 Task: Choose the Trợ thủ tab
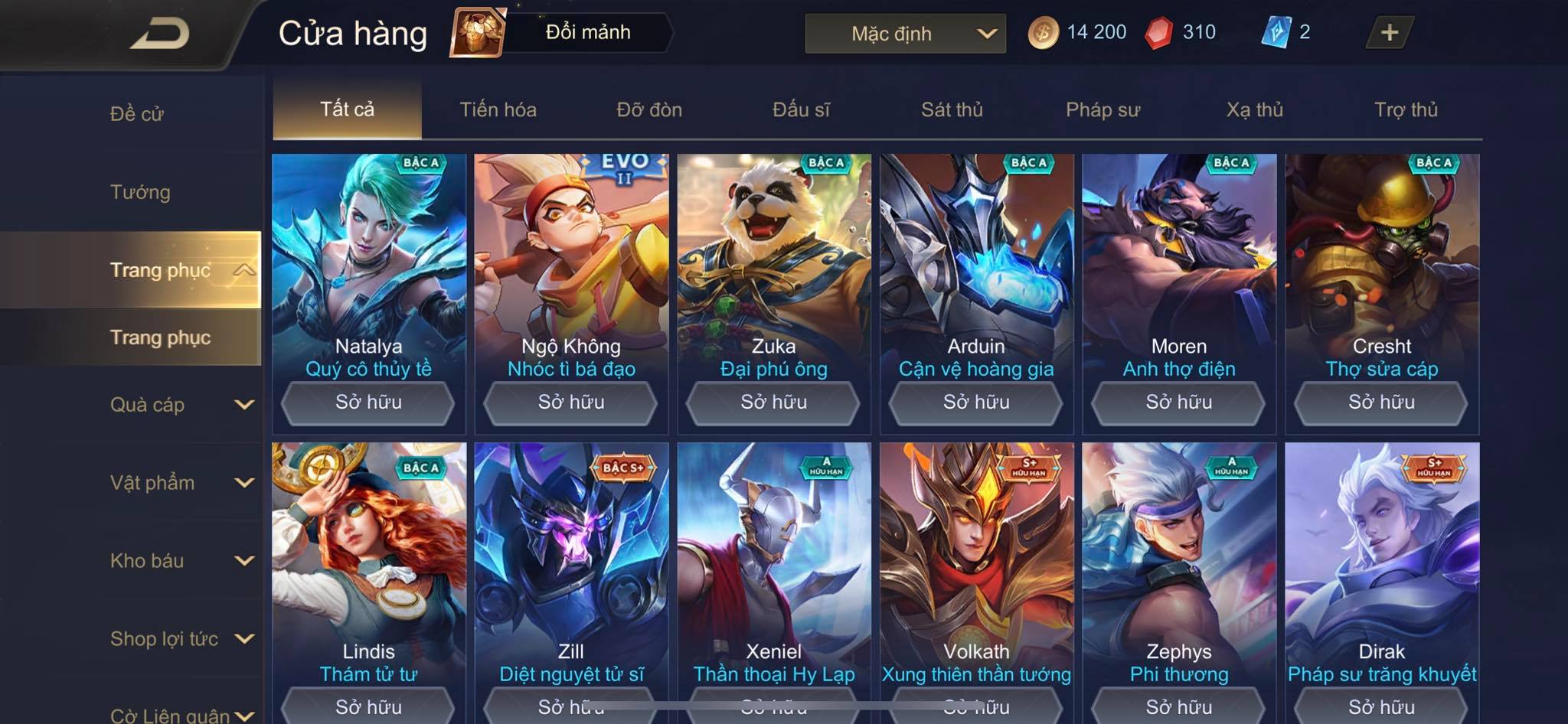click(x=1406, y=109)
